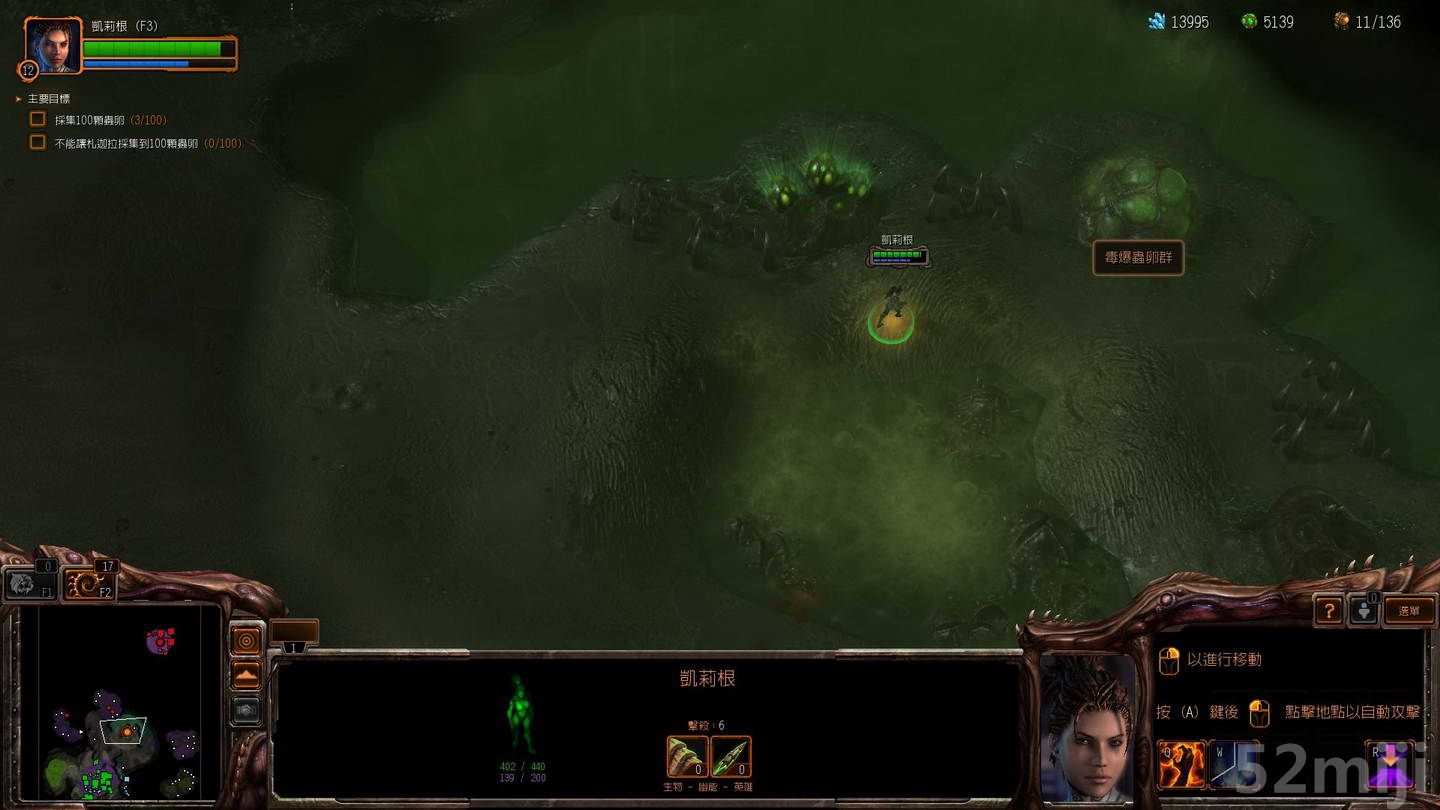Screen dimensions: 1440x810
Task: Collapse the 主要目標 objectives section
Action: pyautogui.click(x=17, y=97)
